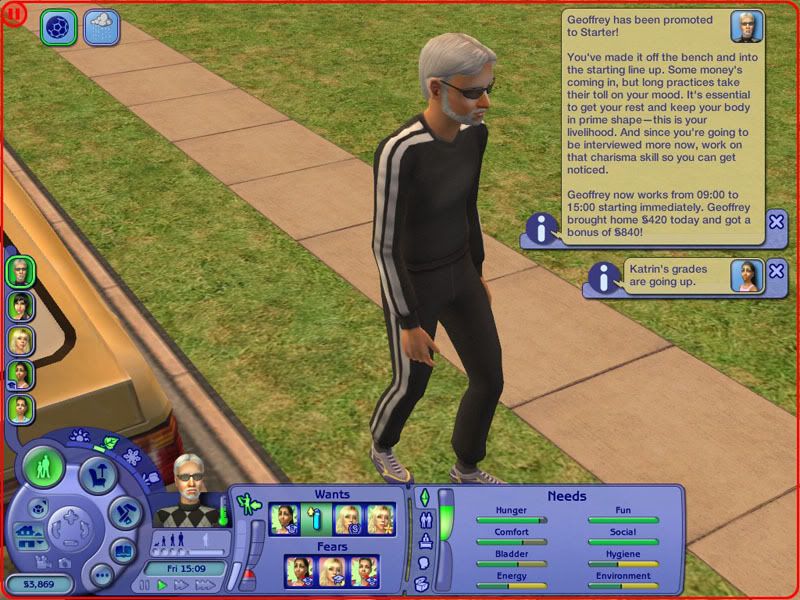Image resolution: width=800 pixels, height=600 pixels.
Task: Open the options menu with three dots
Action: point(100,575)
